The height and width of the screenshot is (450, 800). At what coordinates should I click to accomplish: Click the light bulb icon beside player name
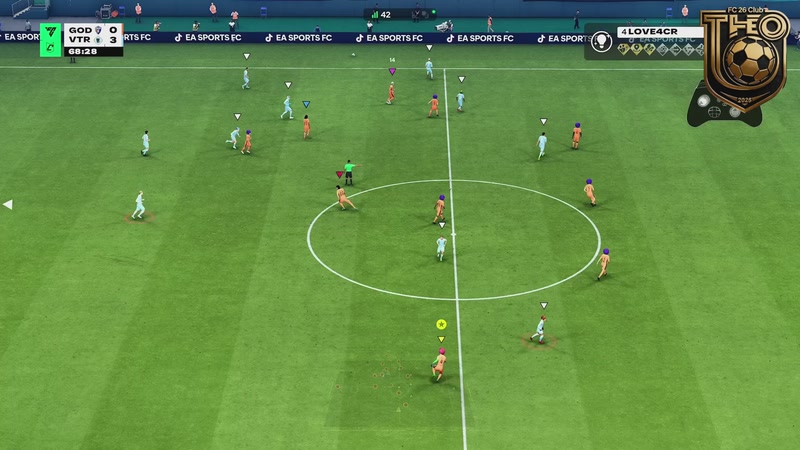pyautogui.click(x=602, y=41)
